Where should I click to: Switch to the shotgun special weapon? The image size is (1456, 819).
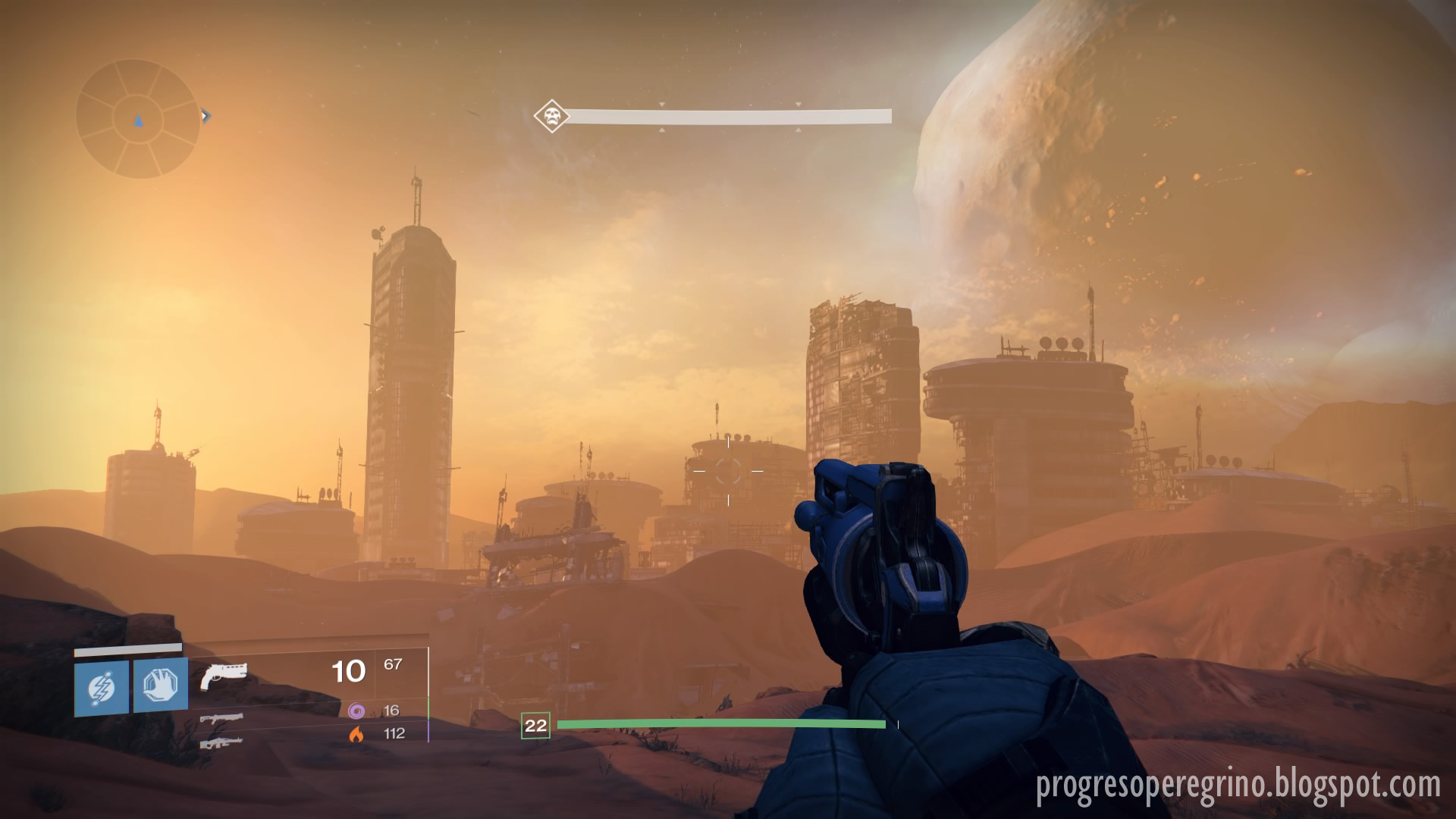click(x=221, y=717)
